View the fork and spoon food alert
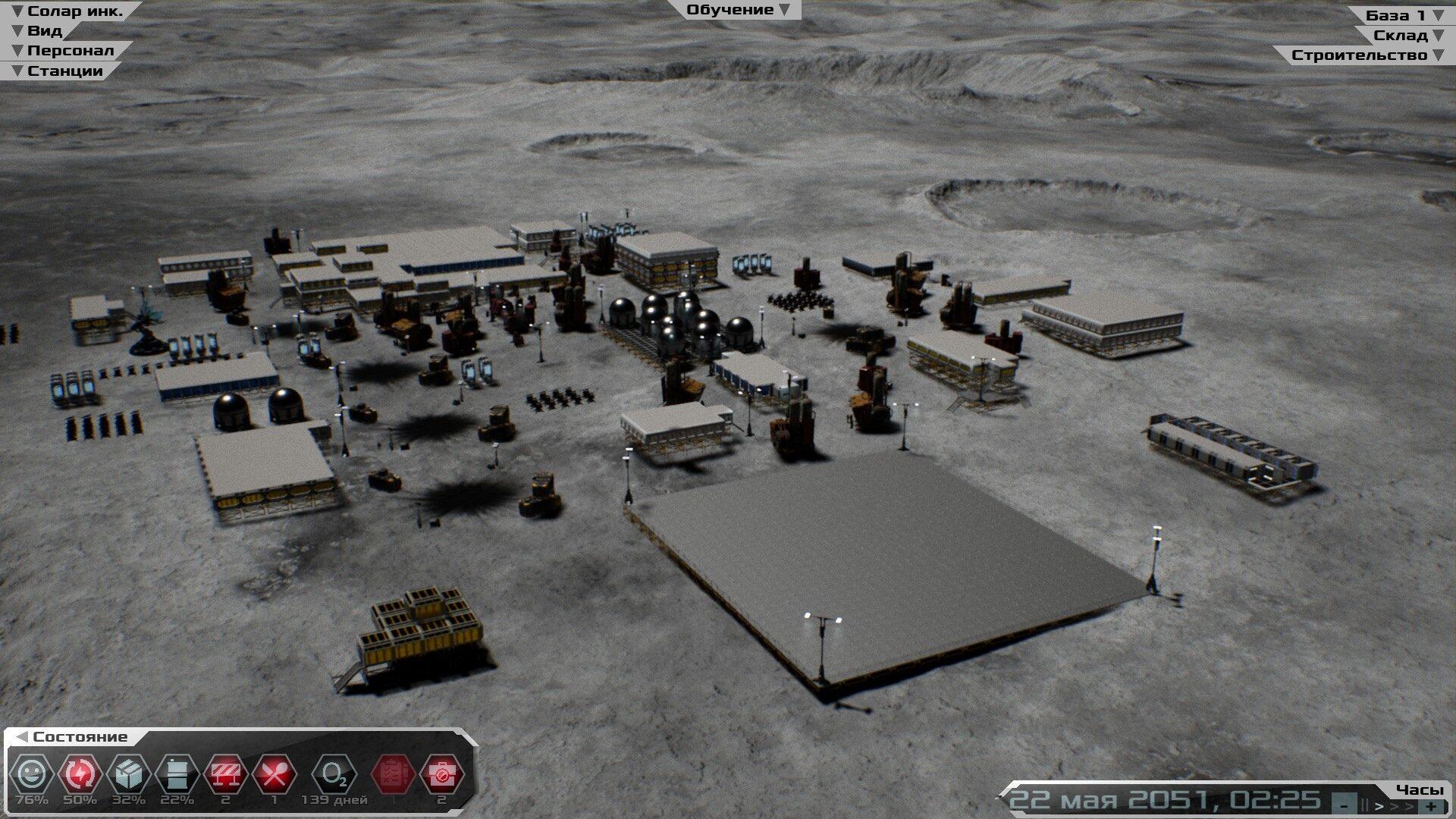 275,774
